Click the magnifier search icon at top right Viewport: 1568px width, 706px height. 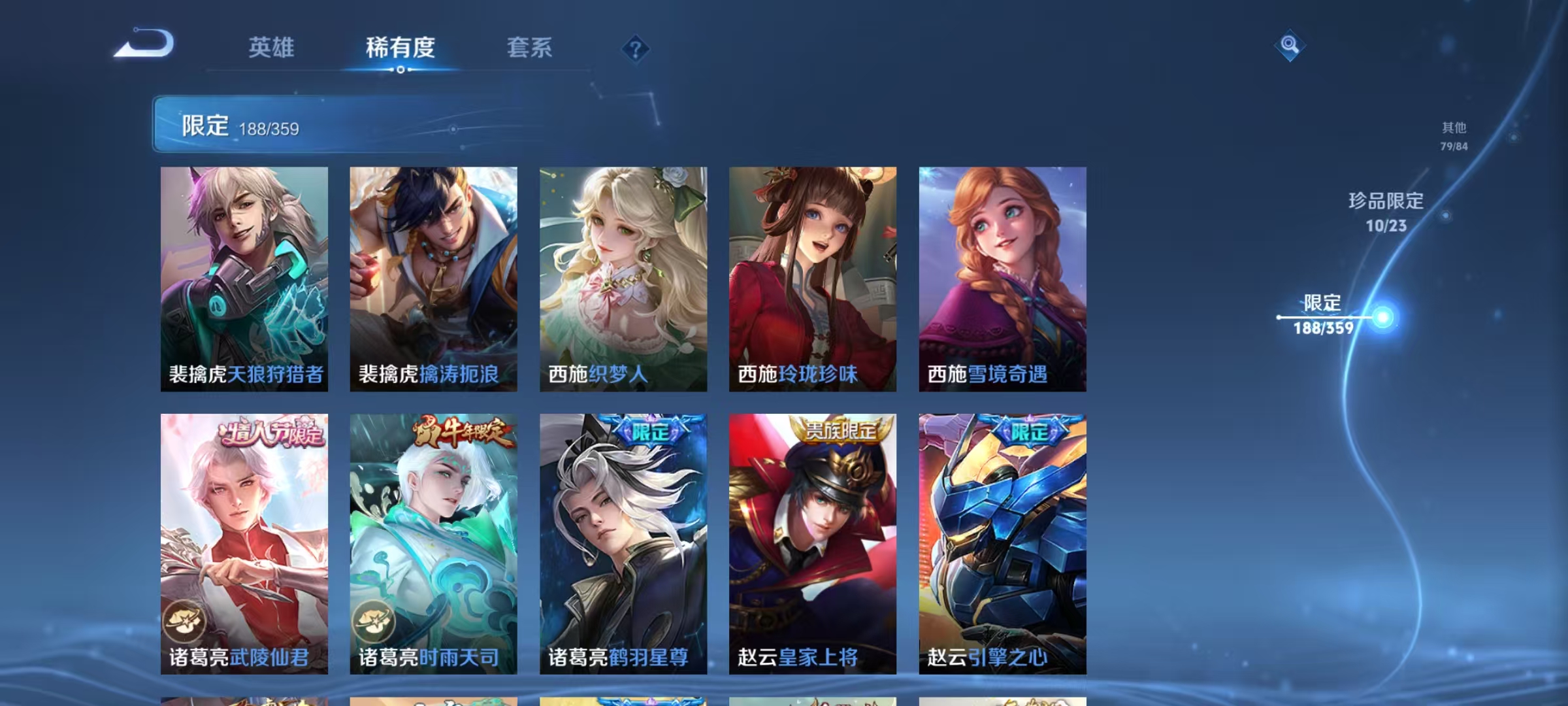point(1288,46)
